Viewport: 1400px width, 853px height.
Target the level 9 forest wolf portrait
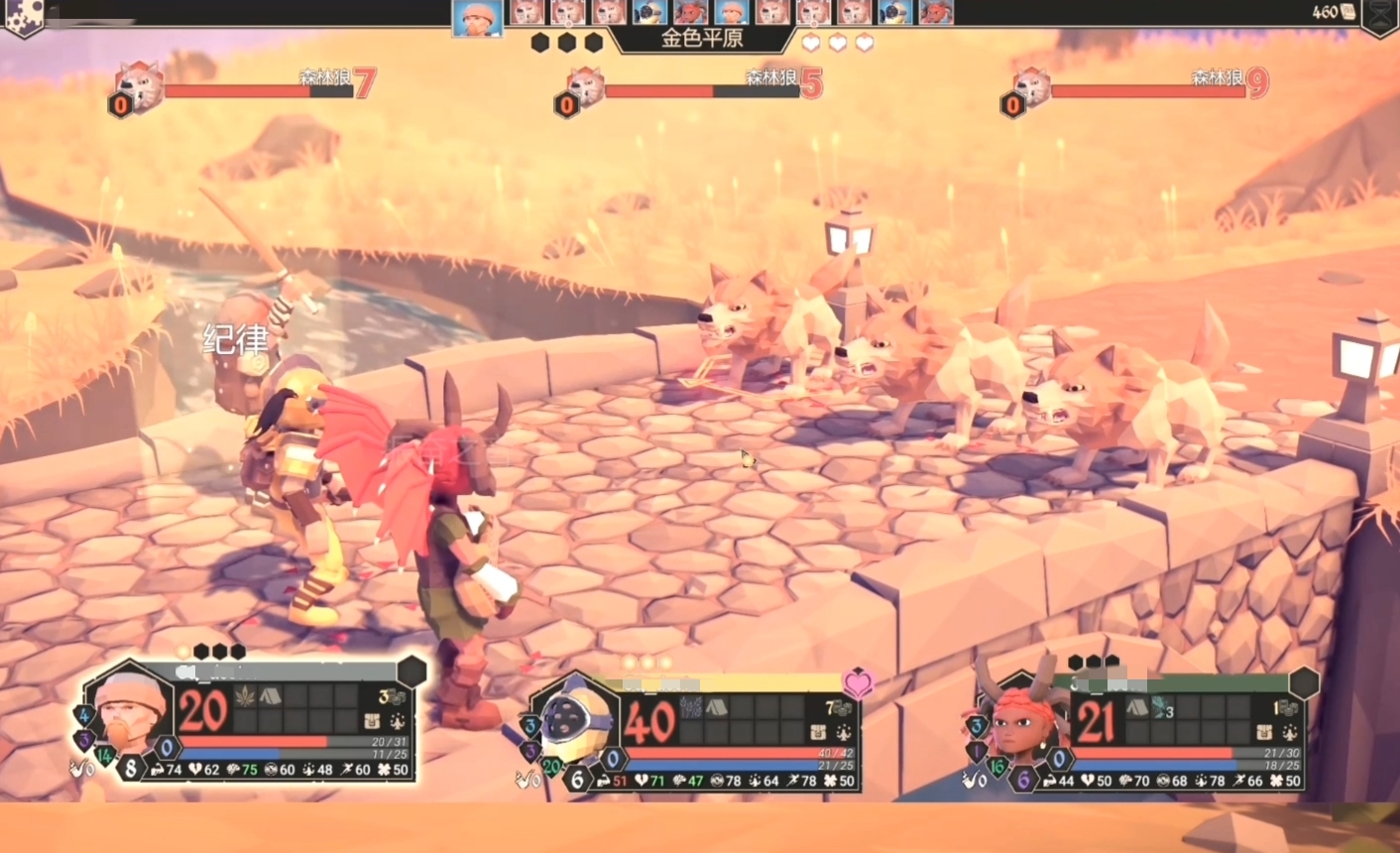[x=1031, y=88]
